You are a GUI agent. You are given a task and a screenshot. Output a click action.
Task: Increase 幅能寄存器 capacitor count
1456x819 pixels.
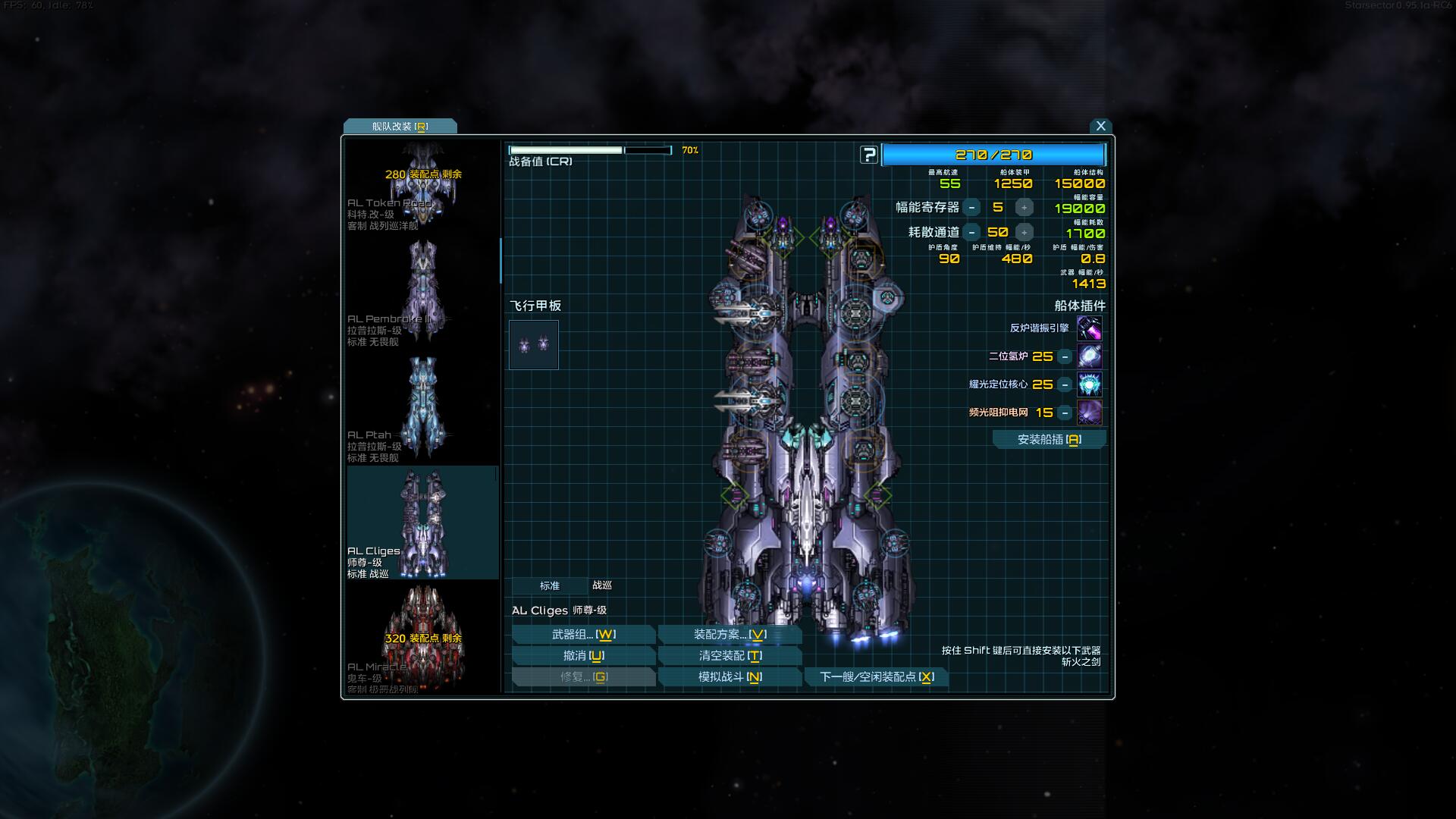click(1024, 208)
